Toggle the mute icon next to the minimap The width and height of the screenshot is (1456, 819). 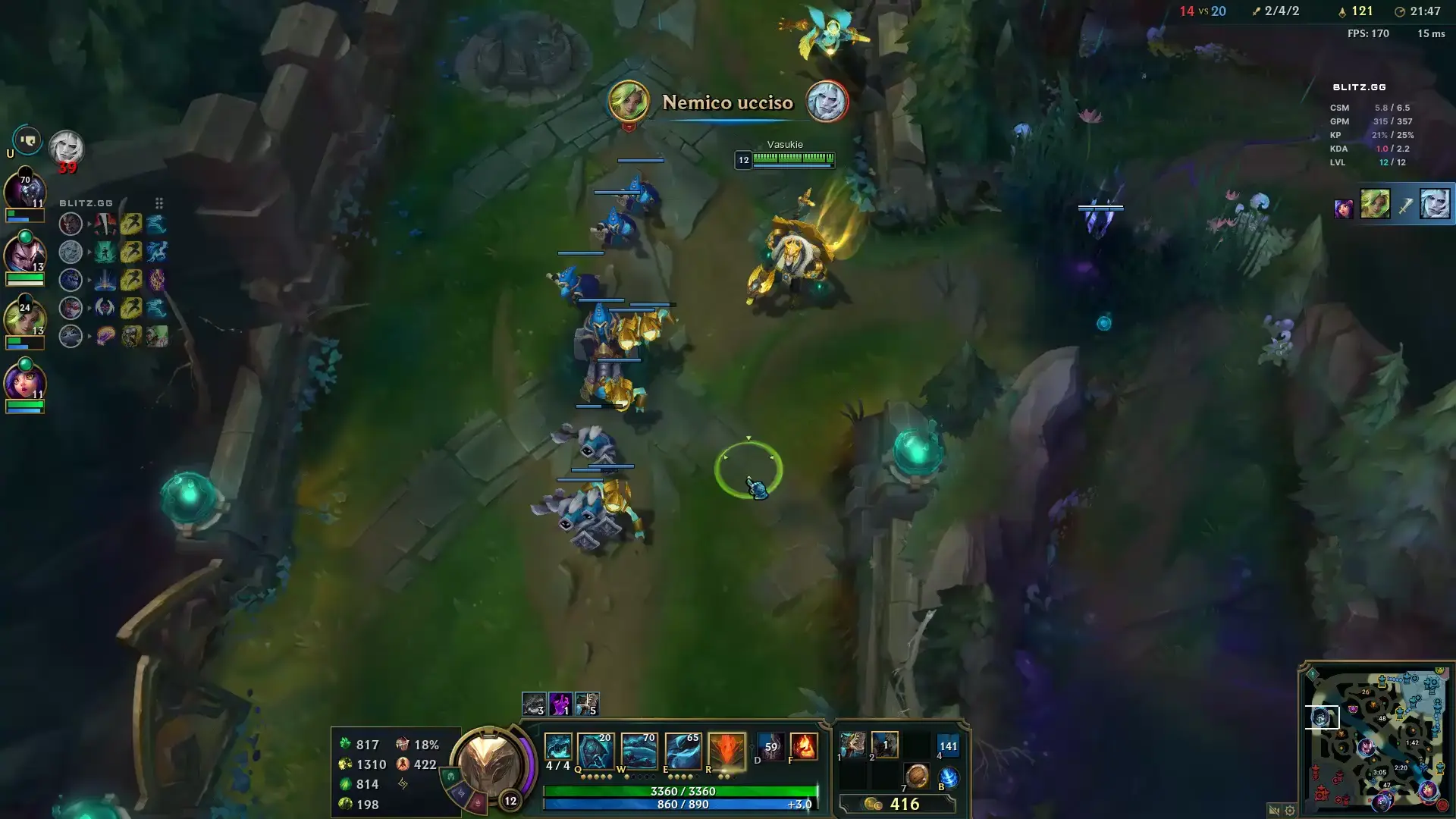(x=1272, y=810)
